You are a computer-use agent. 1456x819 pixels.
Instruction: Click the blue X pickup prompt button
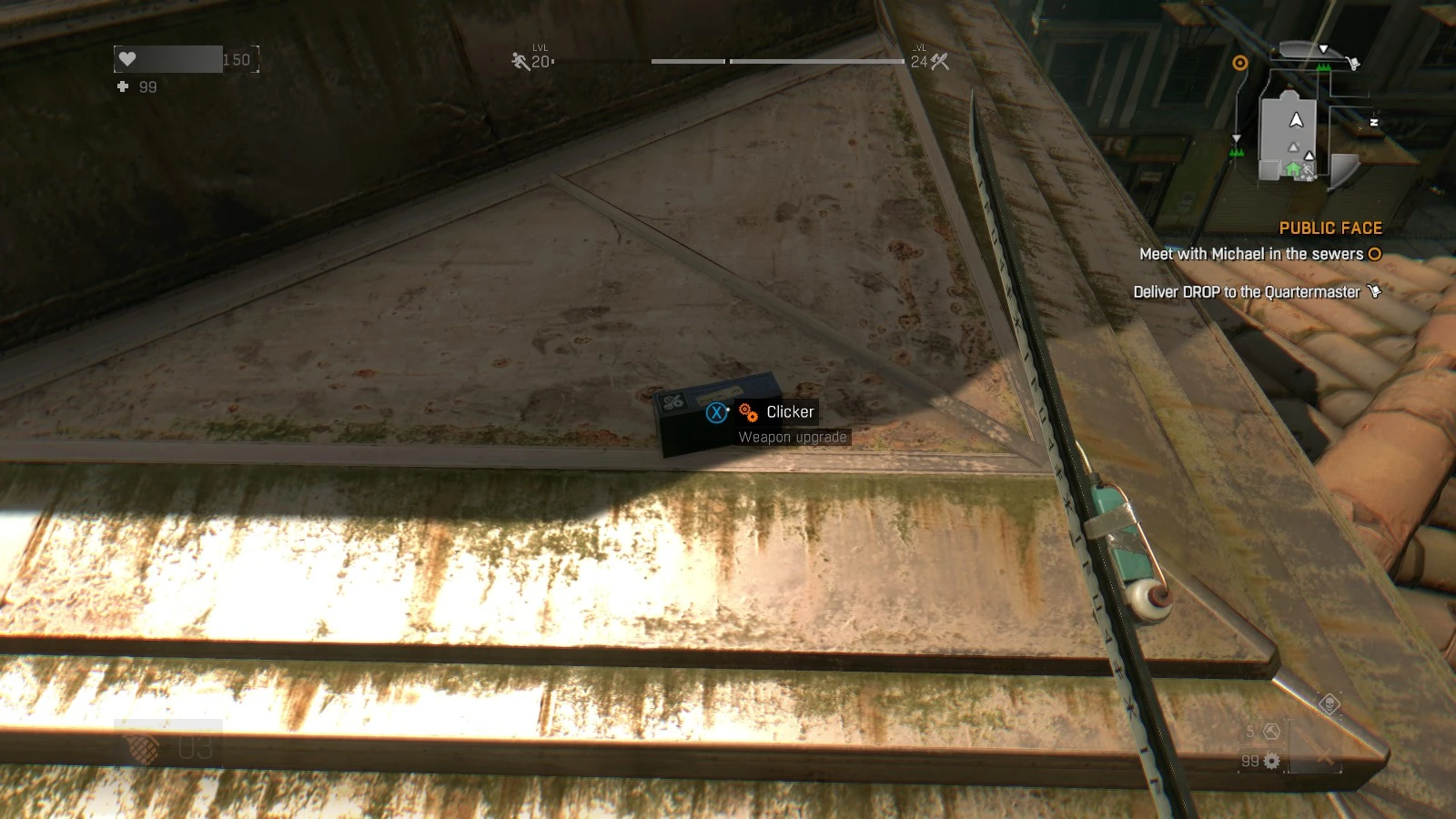716,412
